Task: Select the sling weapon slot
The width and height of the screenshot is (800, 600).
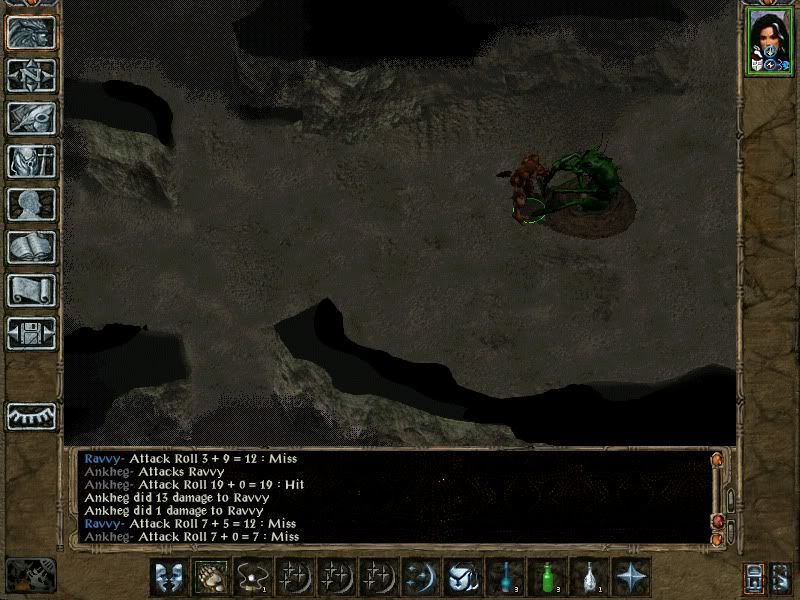Action: point(253,576)
